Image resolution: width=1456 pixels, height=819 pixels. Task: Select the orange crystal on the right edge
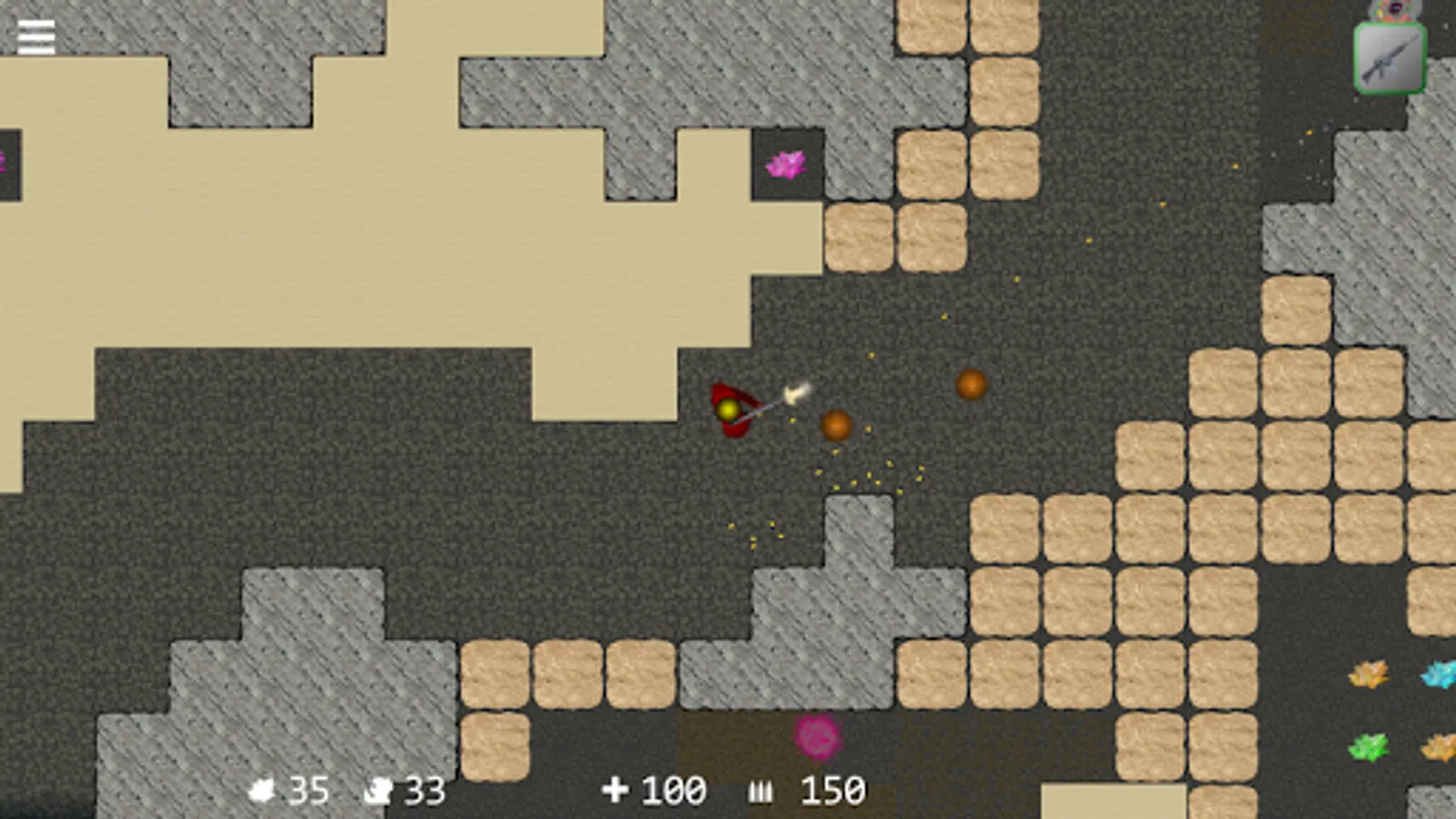tap(1370, 674)
